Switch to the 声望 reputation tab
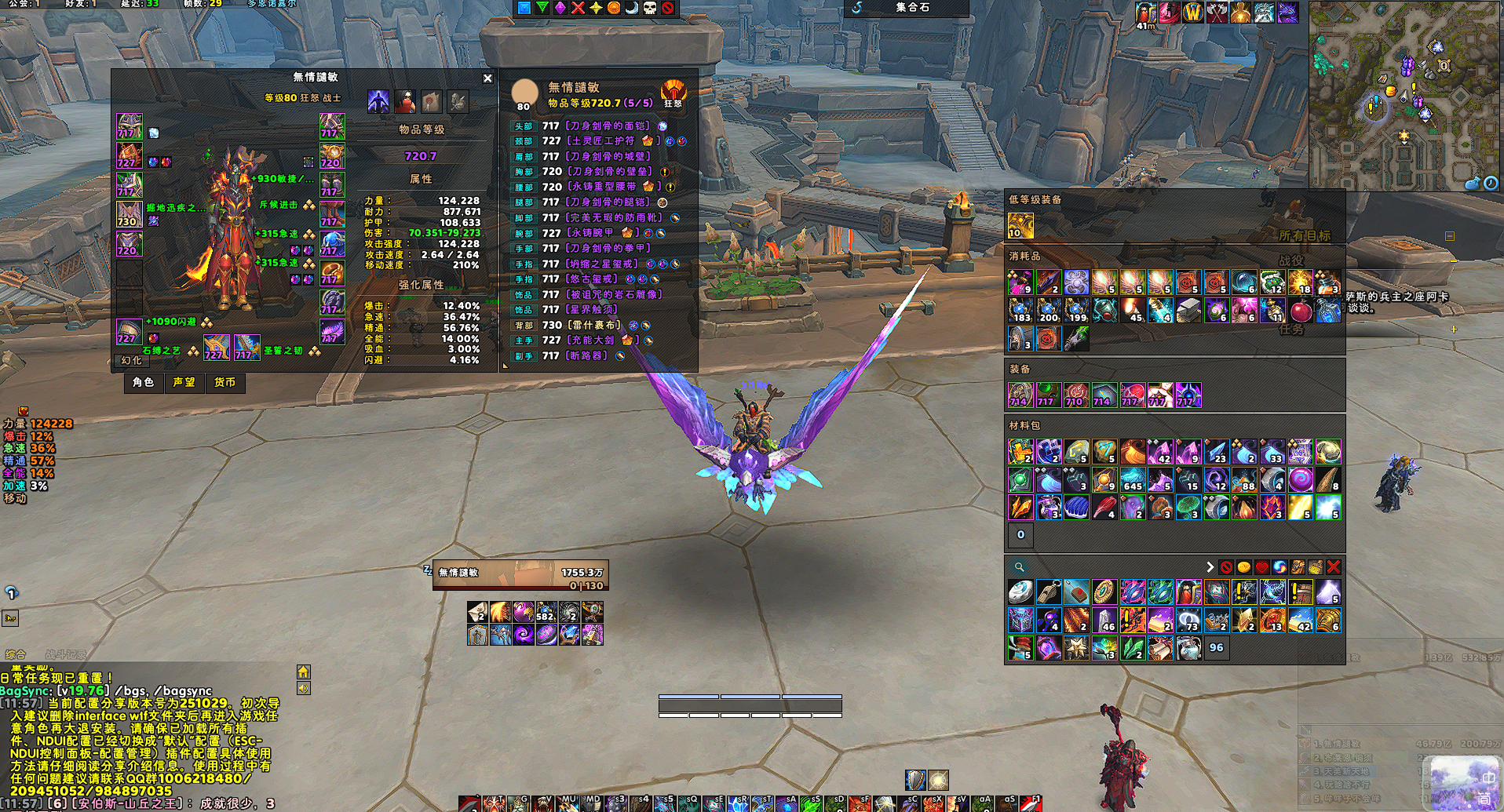 (184, 382)
